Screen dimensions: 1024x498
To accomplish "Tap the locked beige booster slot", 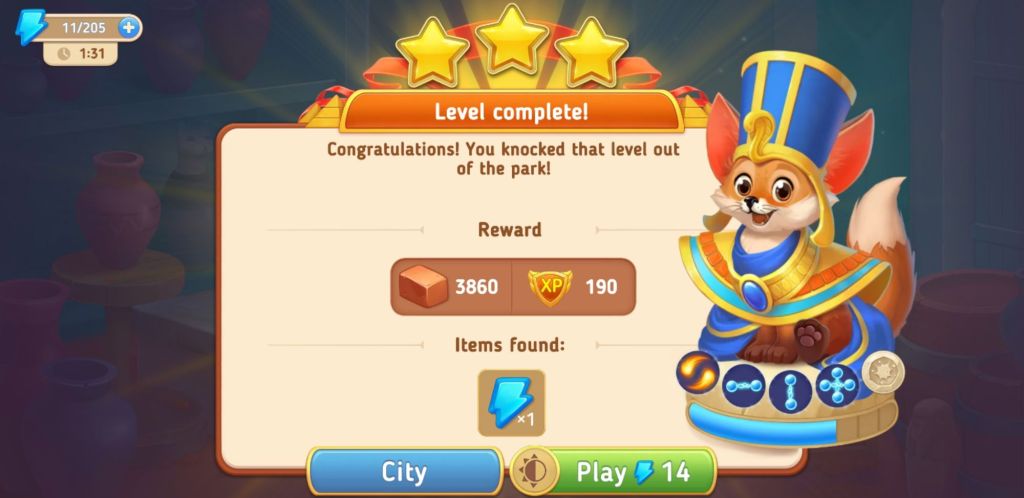I will tap(883, 372).
